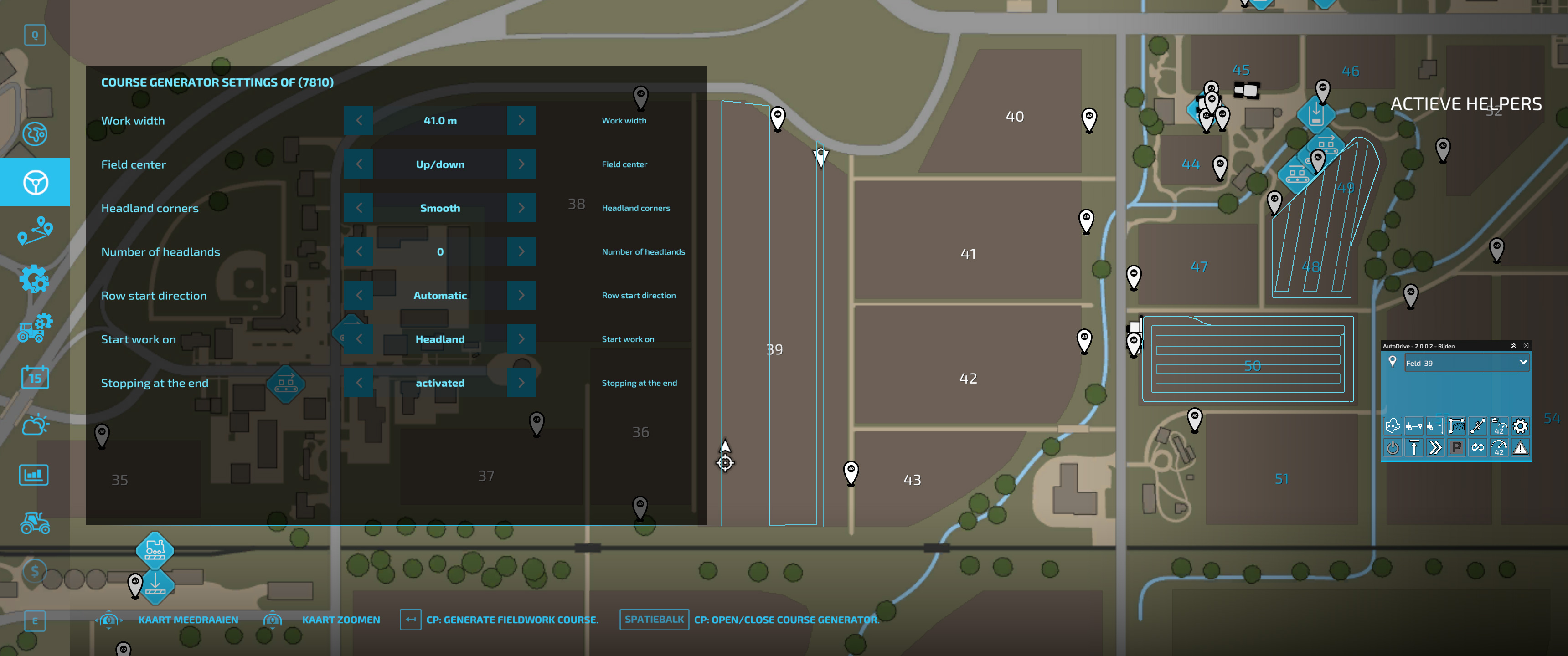Increase Work width using the right arrow

(521, 120)
